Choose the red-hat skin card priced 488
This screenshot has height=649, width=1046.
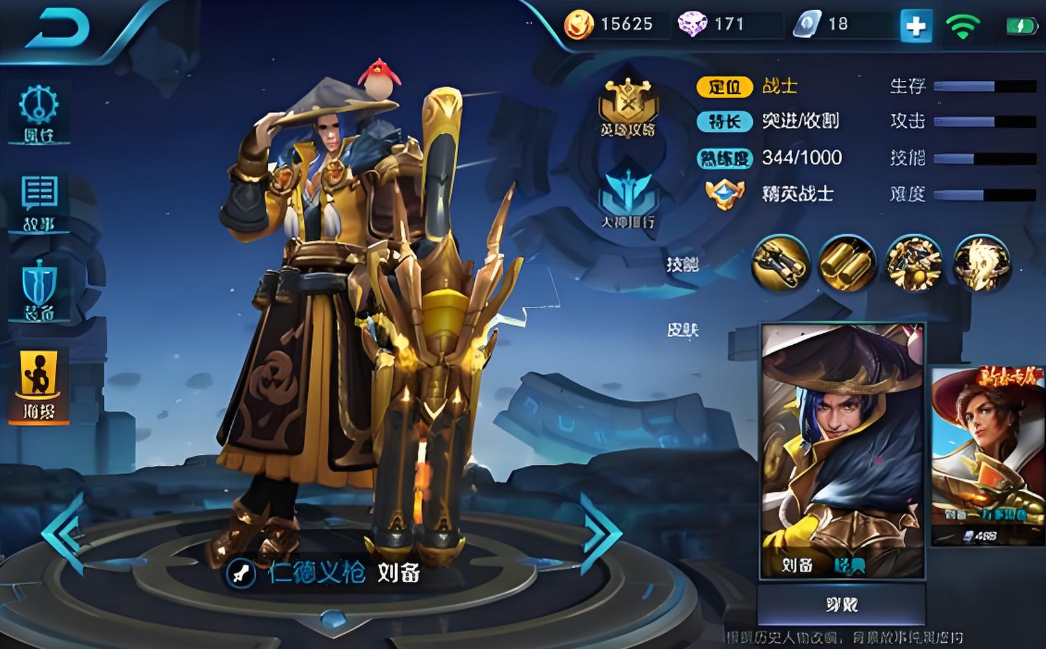point(988,455)
